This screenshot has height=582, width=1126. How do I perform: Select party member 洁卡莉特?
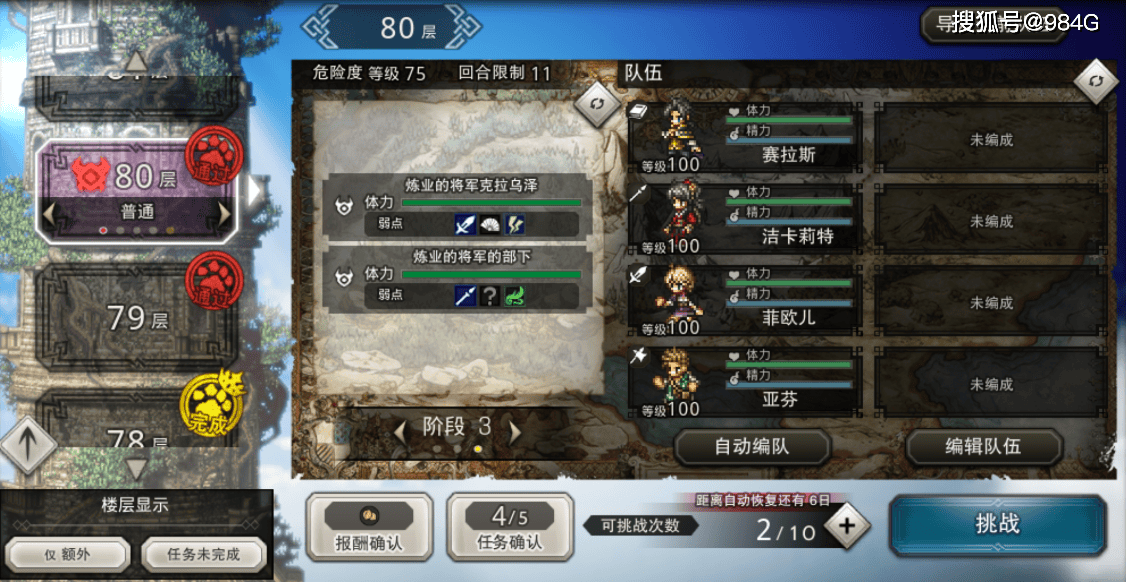[x=745, y=221]
